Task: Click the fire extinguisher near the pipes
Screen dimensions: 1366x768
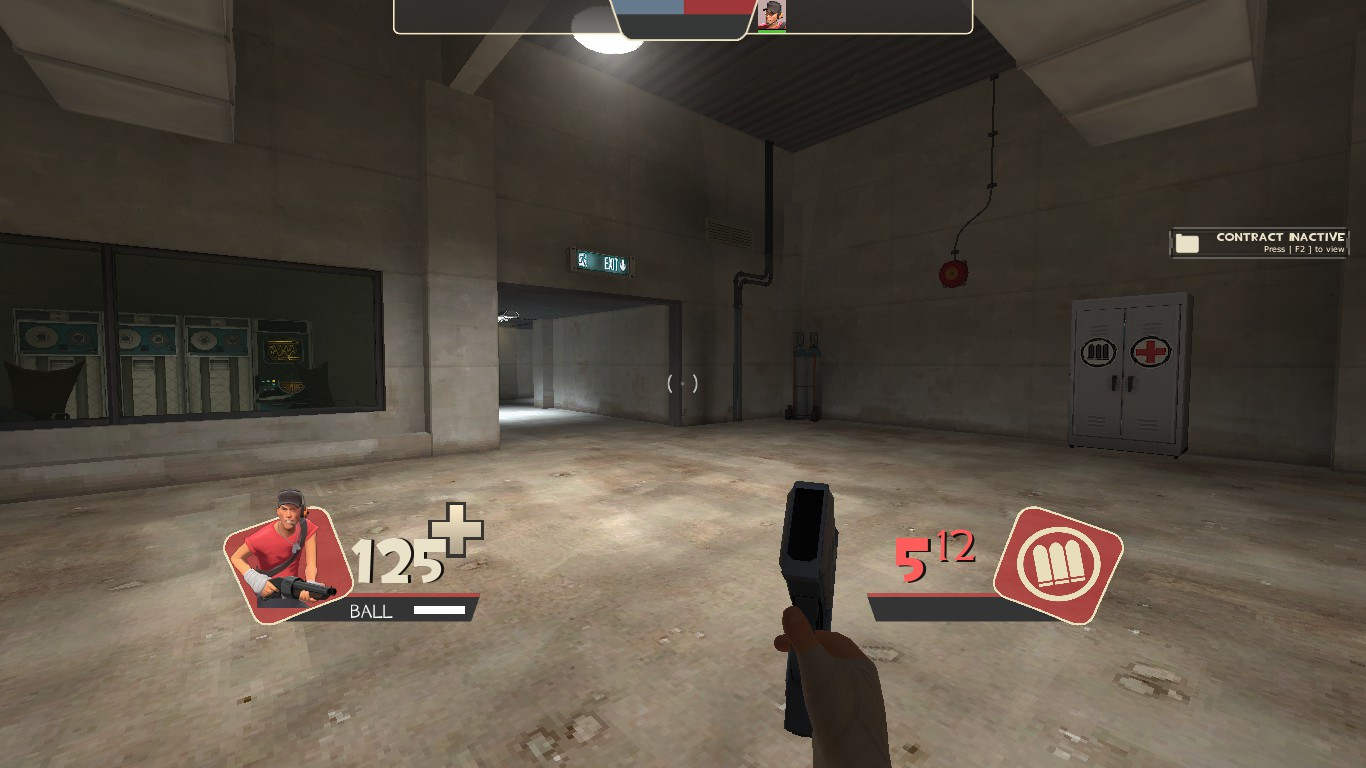Action: [x=803, y=368]
